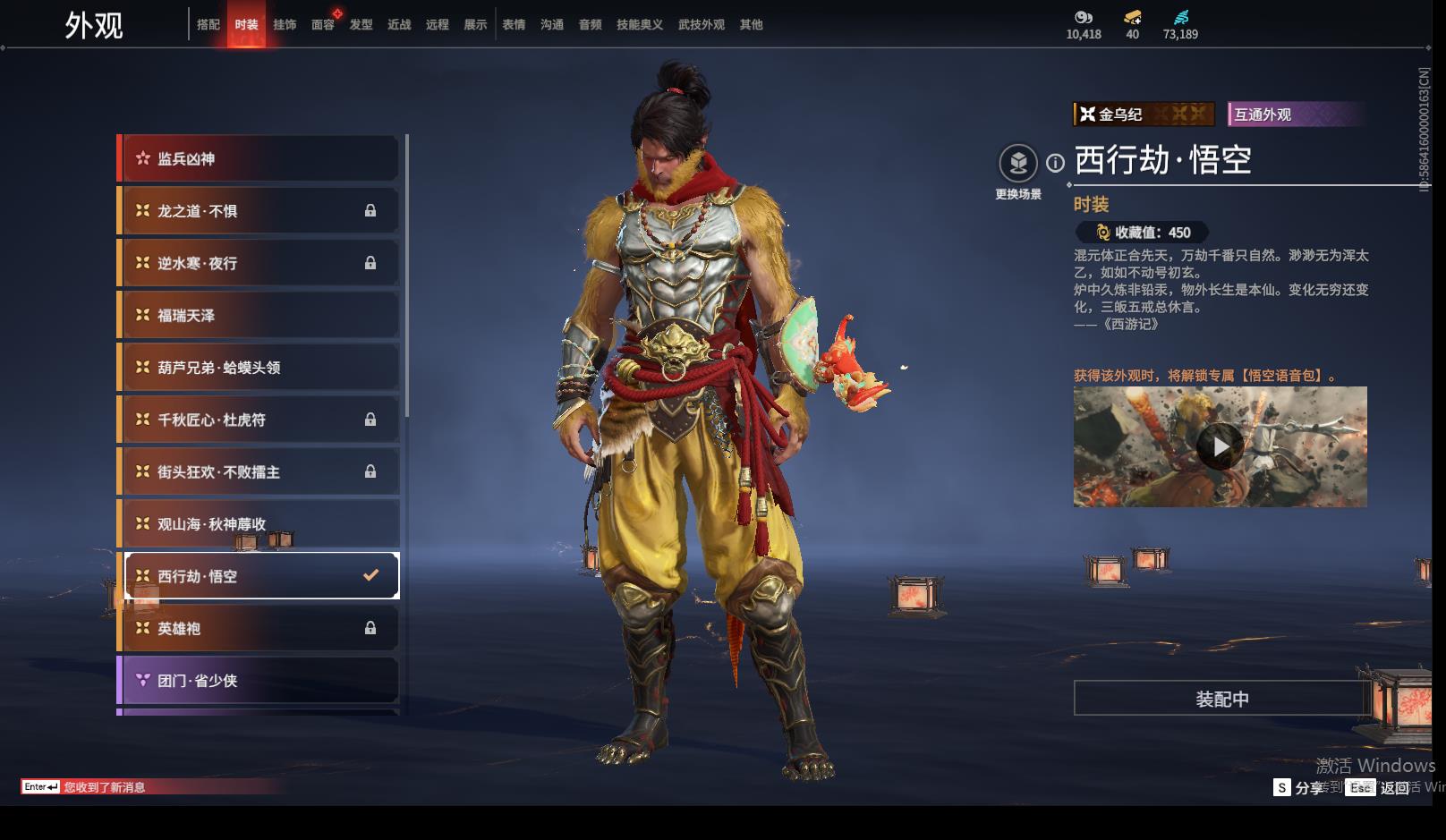Open the 近战 melee tab

click(x=399, y=25)
